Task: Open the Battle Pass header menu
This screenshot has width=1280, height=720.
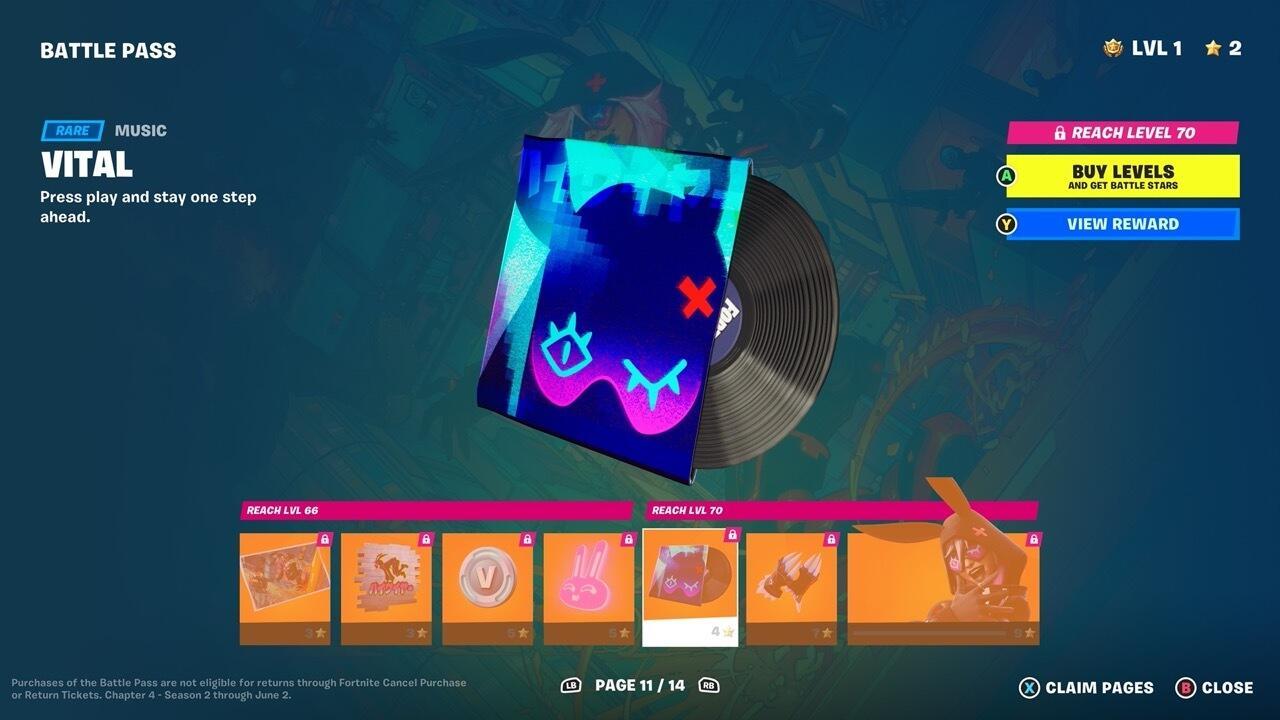Action: [x=108, y=49]
